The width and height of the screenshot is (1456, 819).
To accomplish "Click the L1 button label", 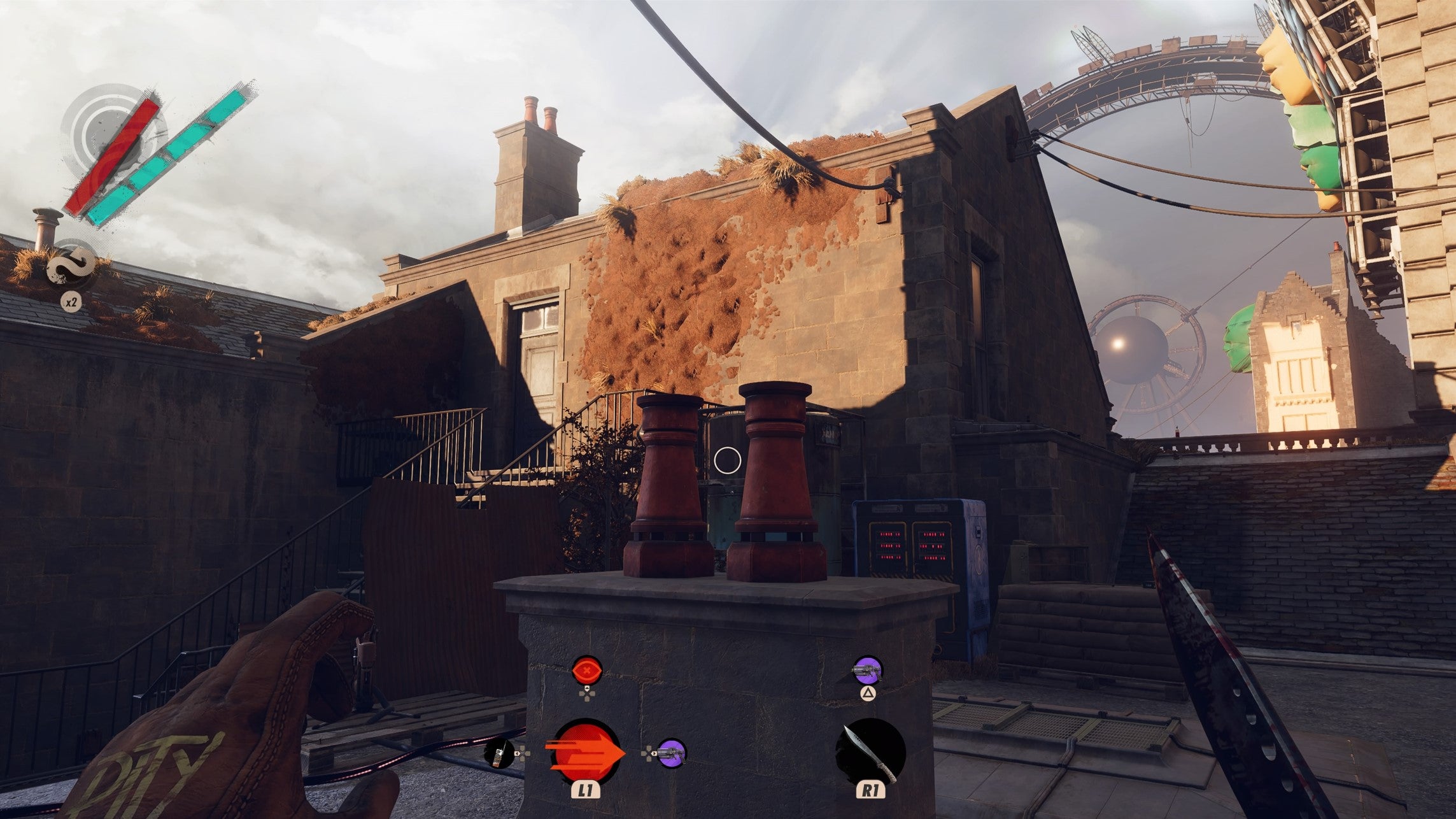I will tap(586, 790).
